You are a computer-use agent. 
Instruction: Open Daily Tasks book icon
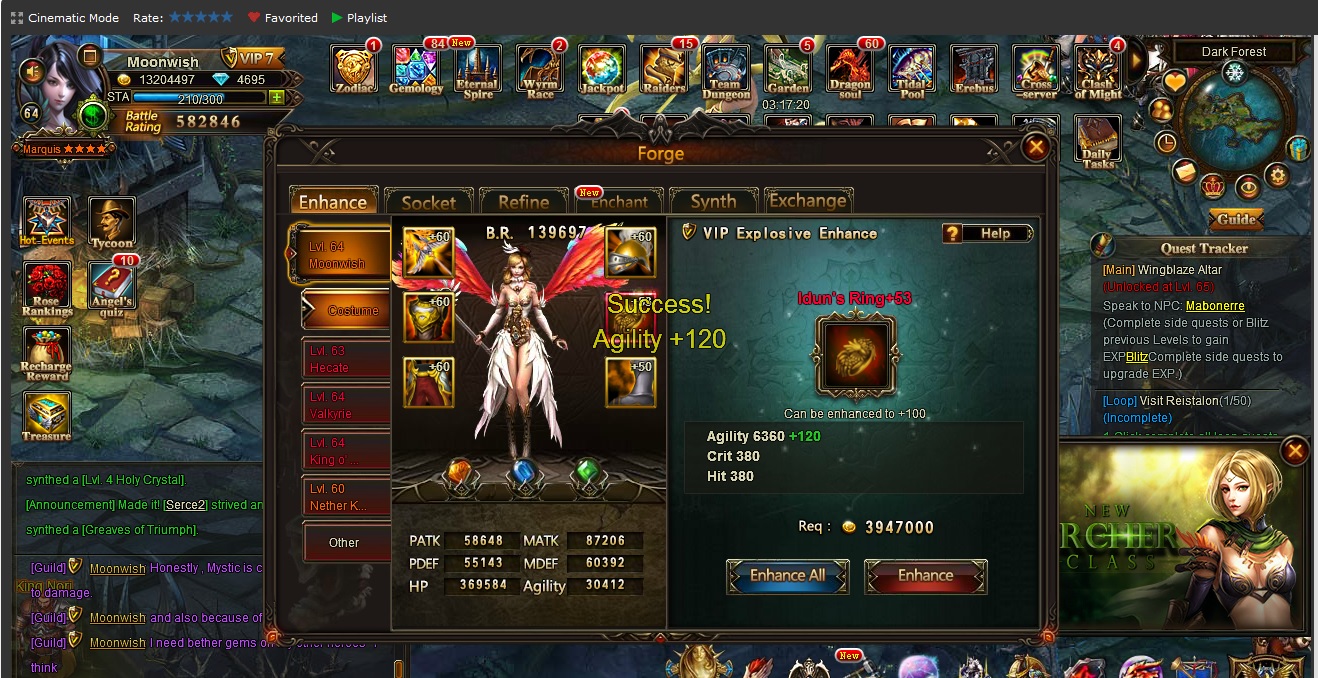pyautogui.click(x=1097, y=142)
